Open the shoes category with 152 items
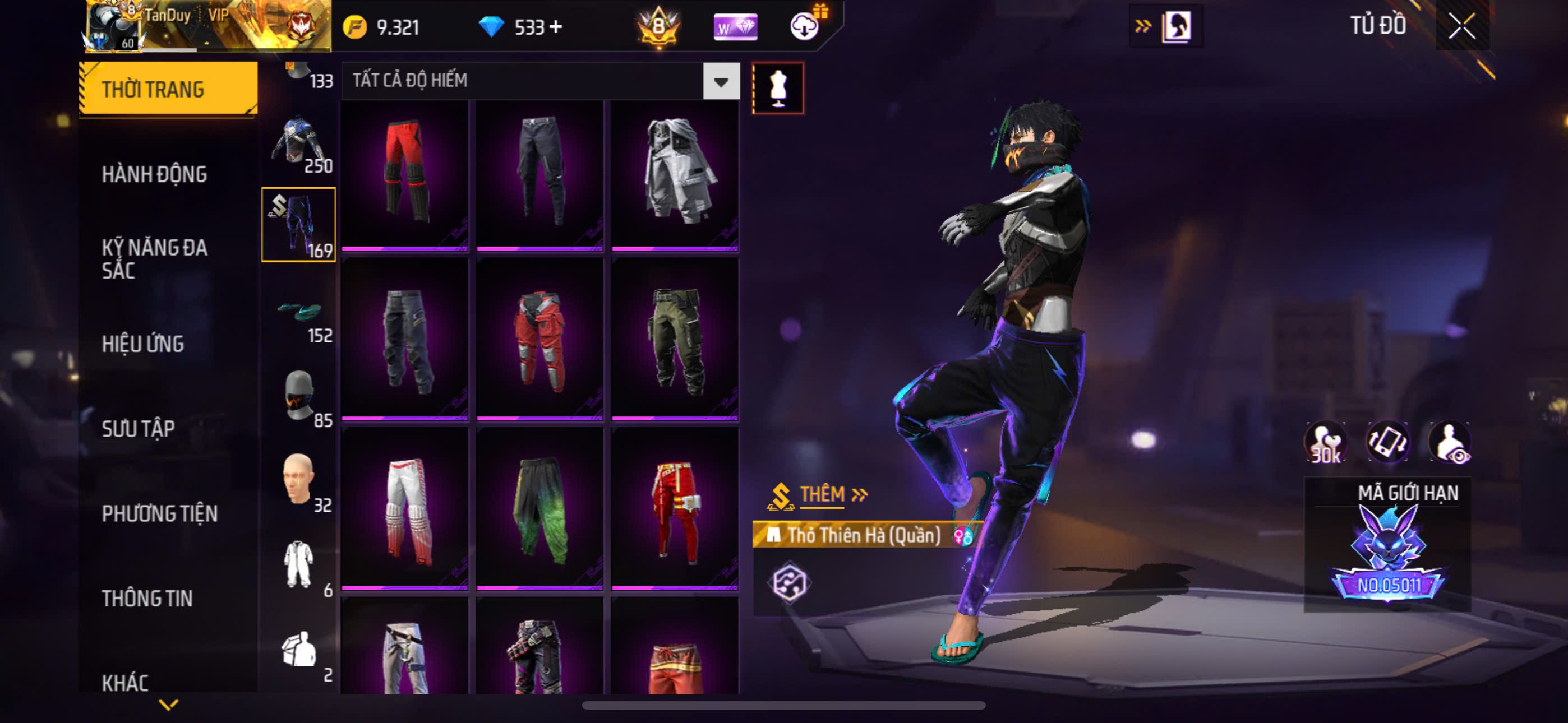This screenshot has height=723, width=1568. pyautogui.click(x=298, y=315)
